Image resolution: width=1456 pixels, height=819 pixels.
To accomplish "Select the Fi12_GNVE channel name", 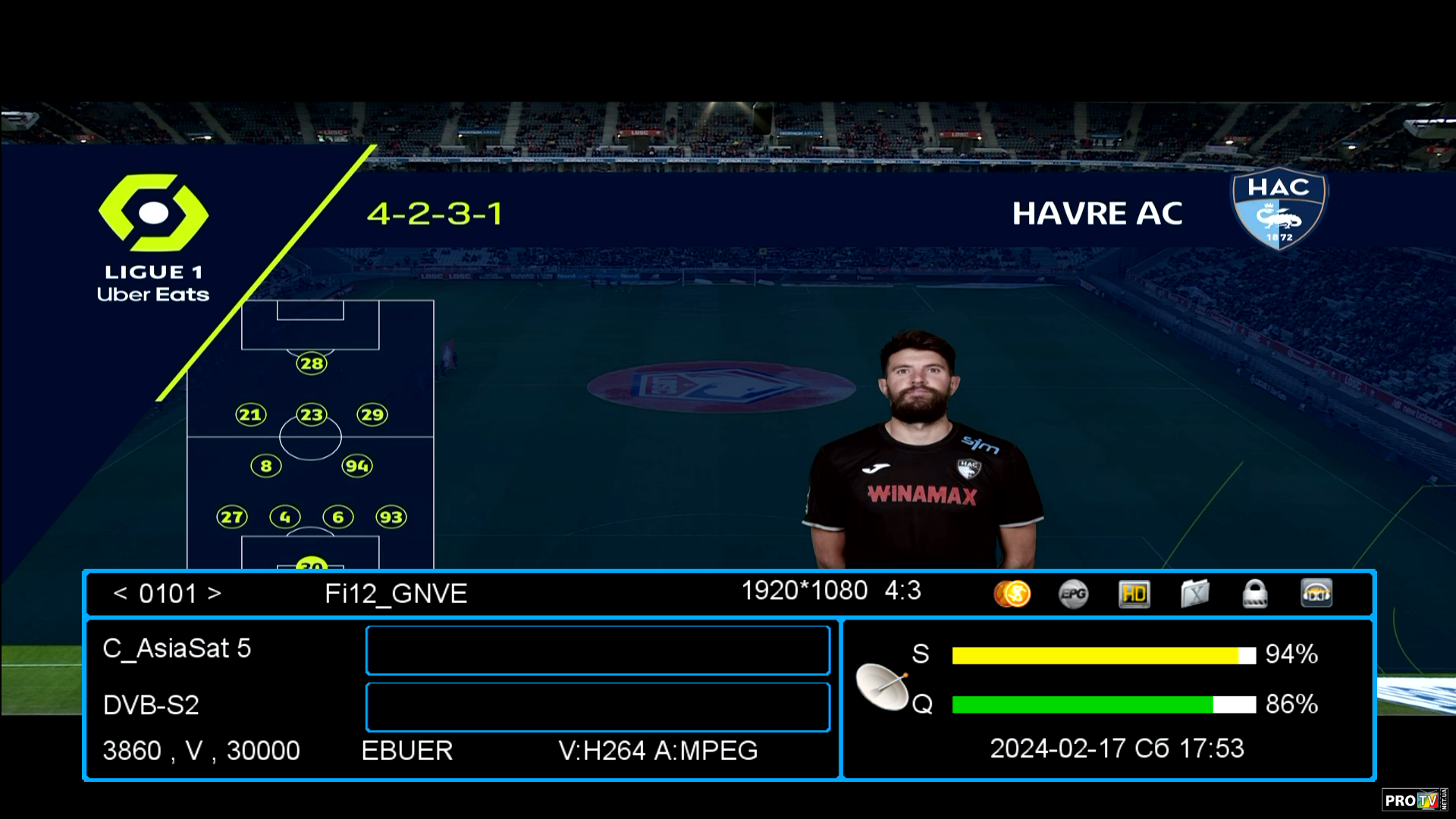I will coord(396,594).
